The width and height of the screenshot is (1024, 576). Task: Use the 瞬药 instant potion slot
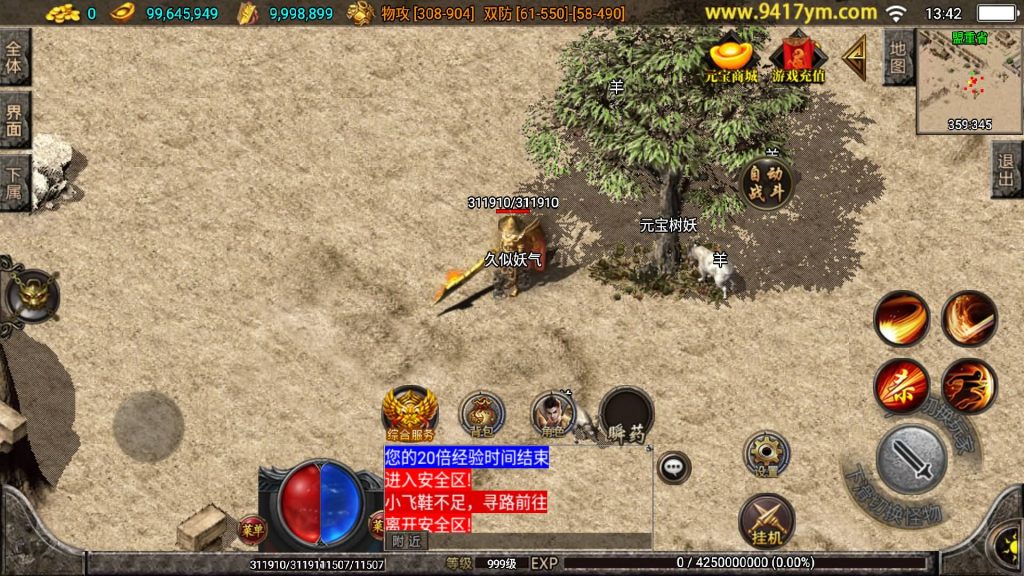[x=627, y=413]
